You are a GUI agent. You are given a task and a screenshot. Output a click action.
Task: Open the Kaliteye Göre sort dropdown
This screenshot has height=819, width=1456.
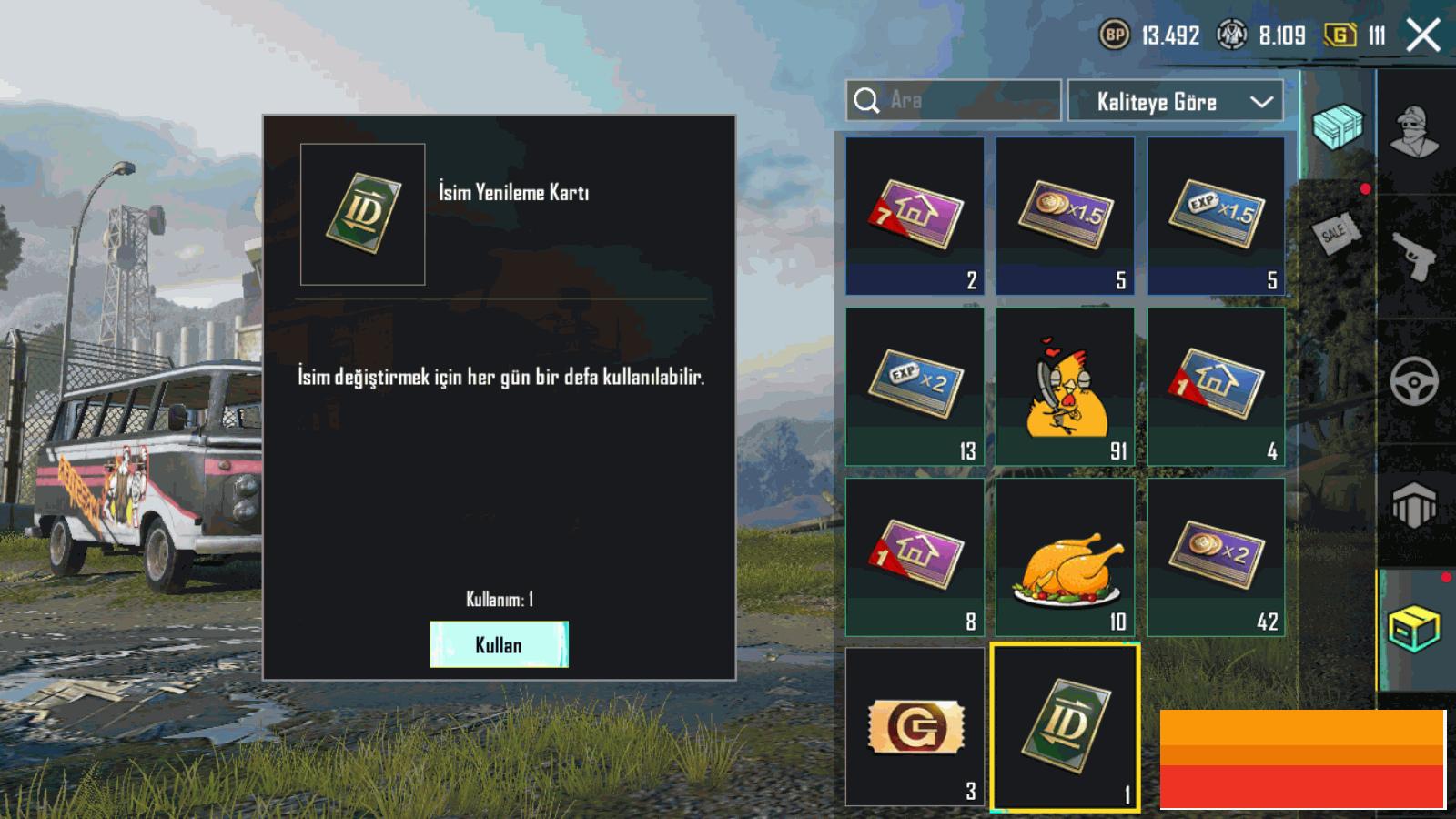(x=1175, y=101)
